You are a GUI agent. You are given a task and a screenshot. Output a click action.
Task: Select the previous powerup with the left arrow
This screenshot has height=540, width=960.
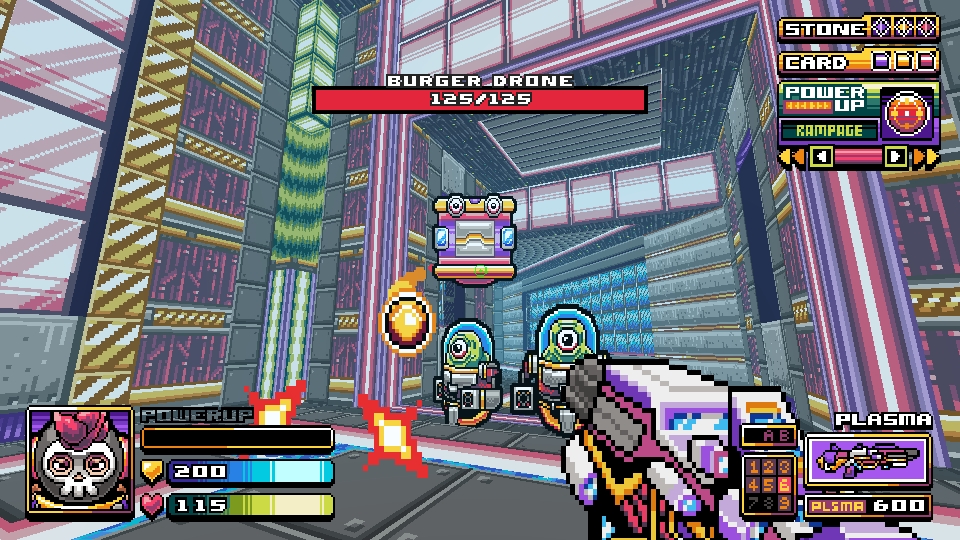pos(821,157)
